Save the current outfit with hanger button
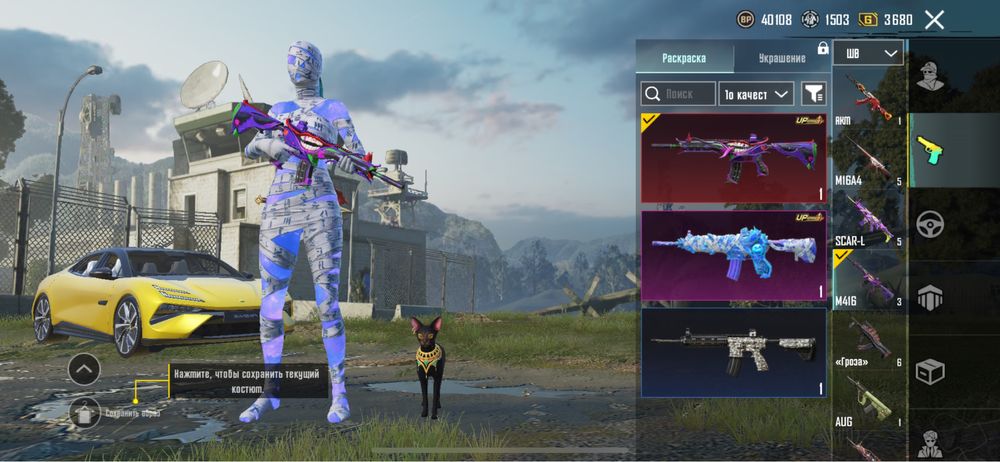Viewport: 1000px width, 462px height. coord(84,411)
